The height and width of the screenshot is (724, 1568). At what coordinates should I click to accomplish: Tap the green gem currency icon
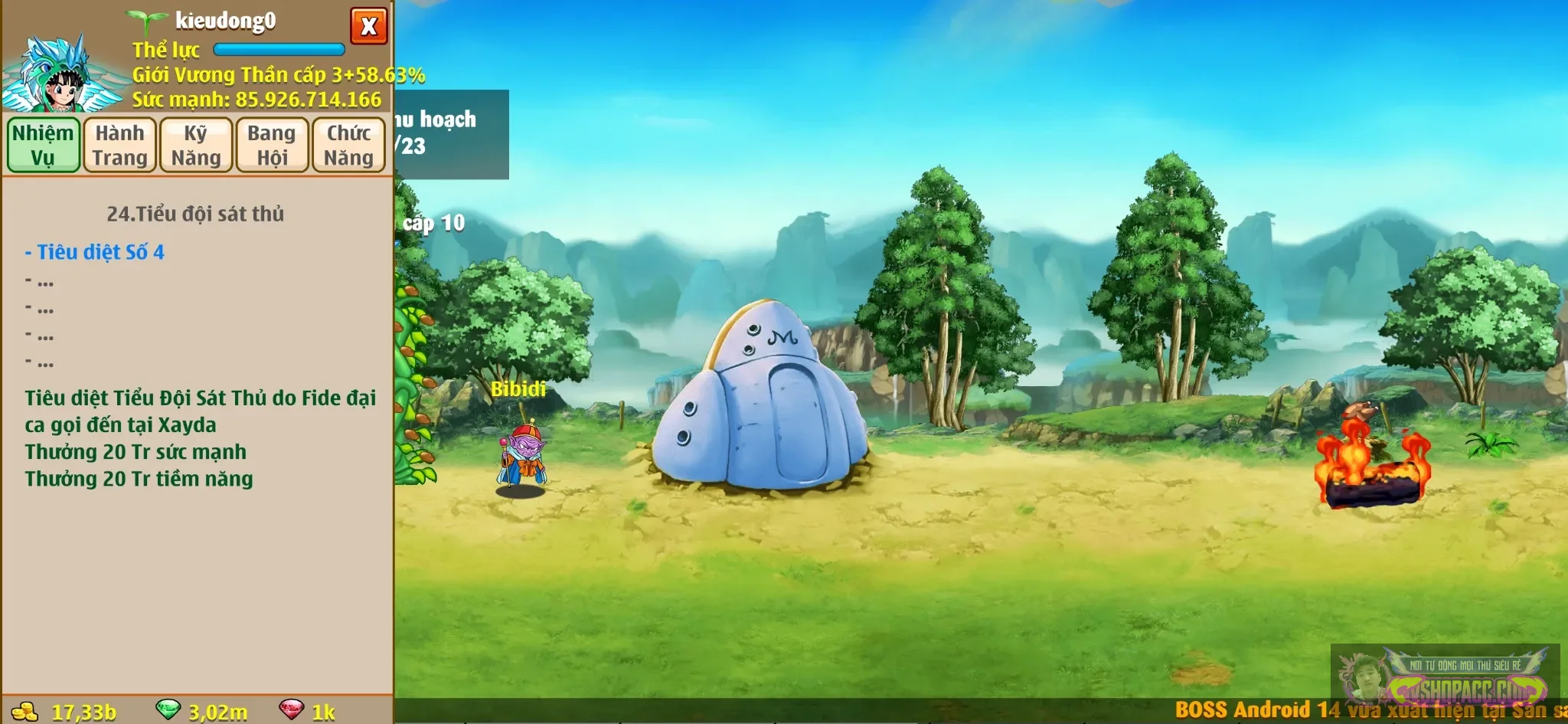168,709
